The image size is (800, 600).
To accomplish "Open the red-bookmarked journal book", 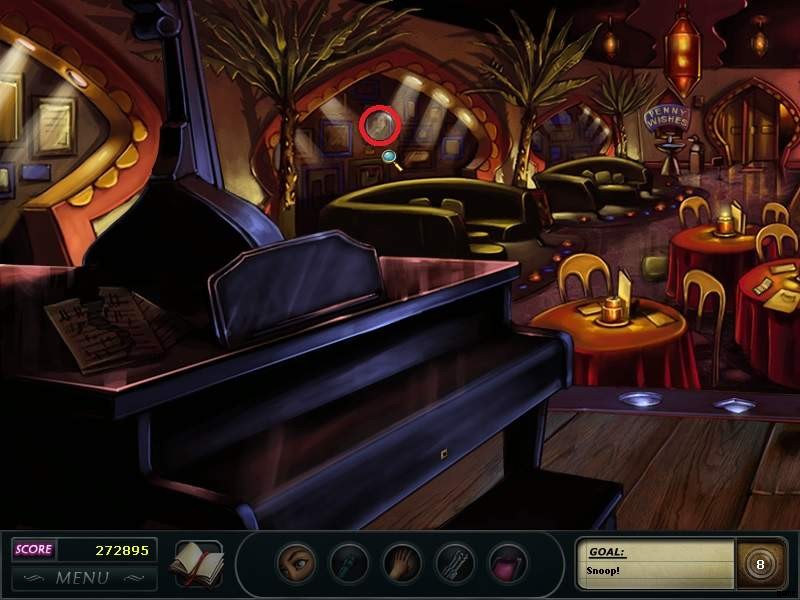I will click(196, 563).
